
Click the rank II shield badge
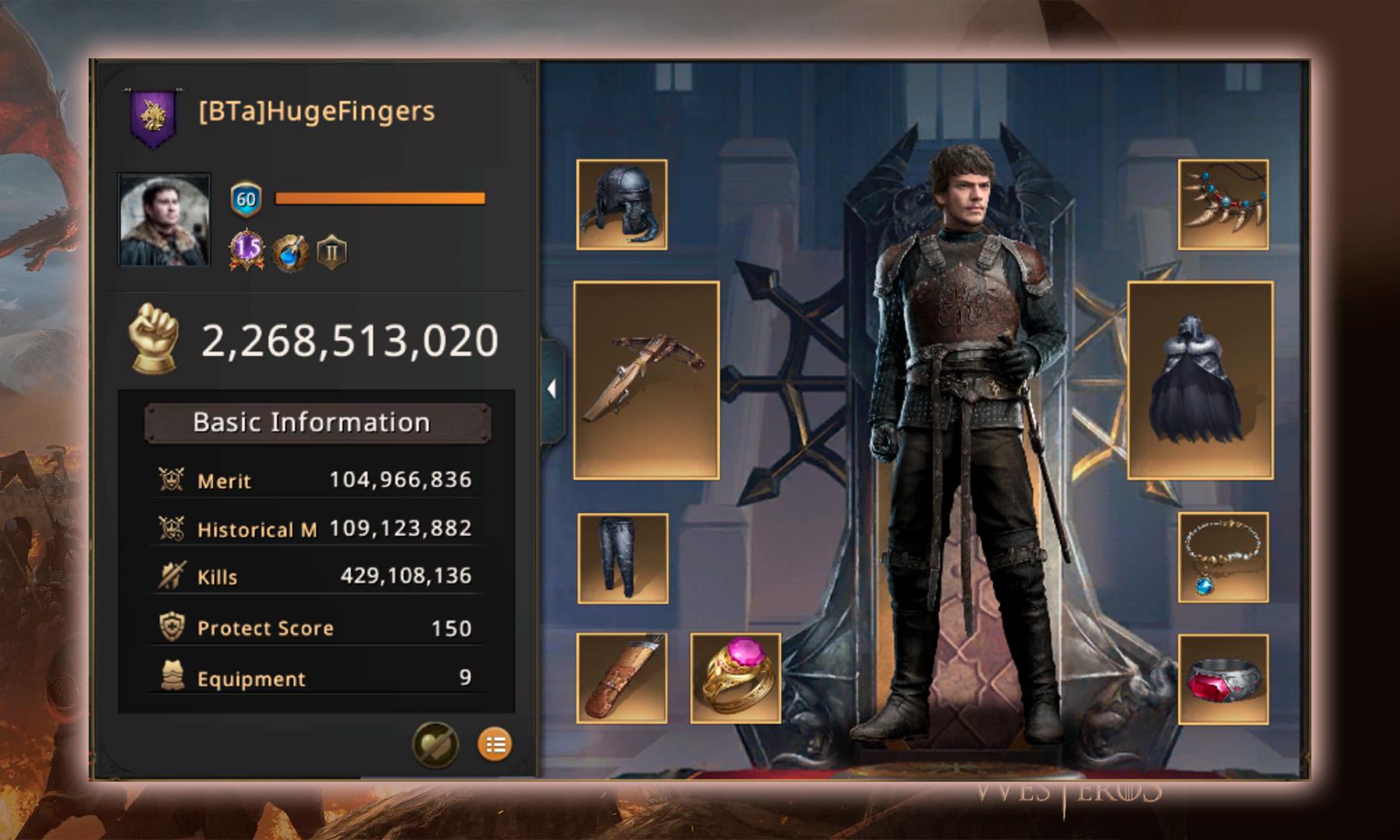point(332,252)
